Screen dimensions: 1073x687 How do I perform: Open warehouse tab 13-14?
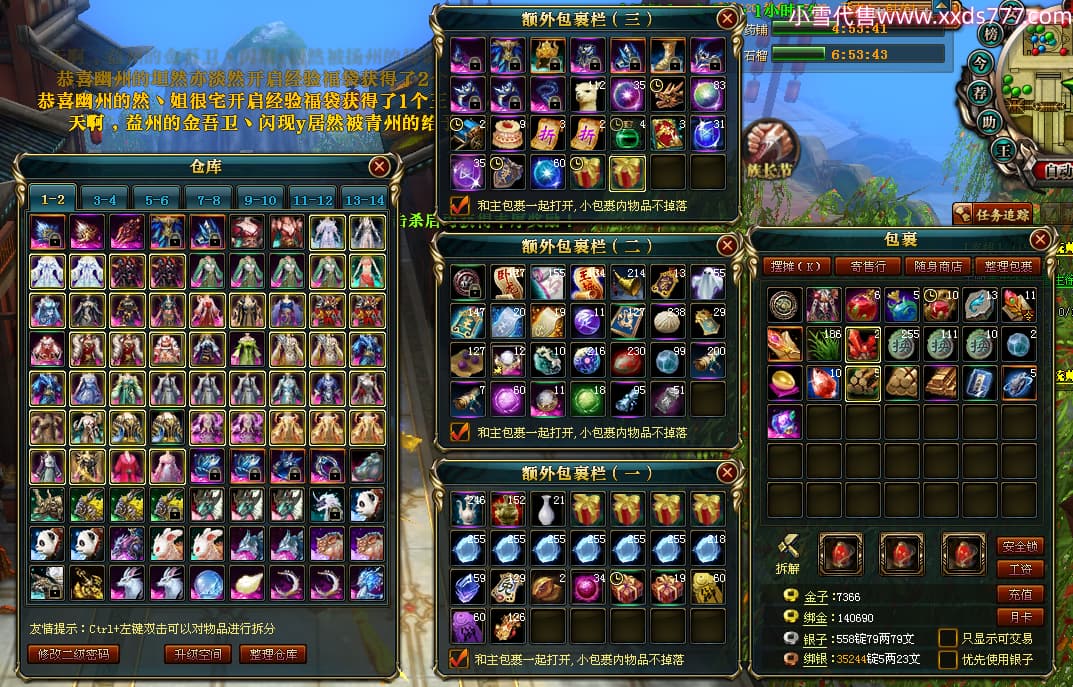pyautogui.click(x=365, y=199)
